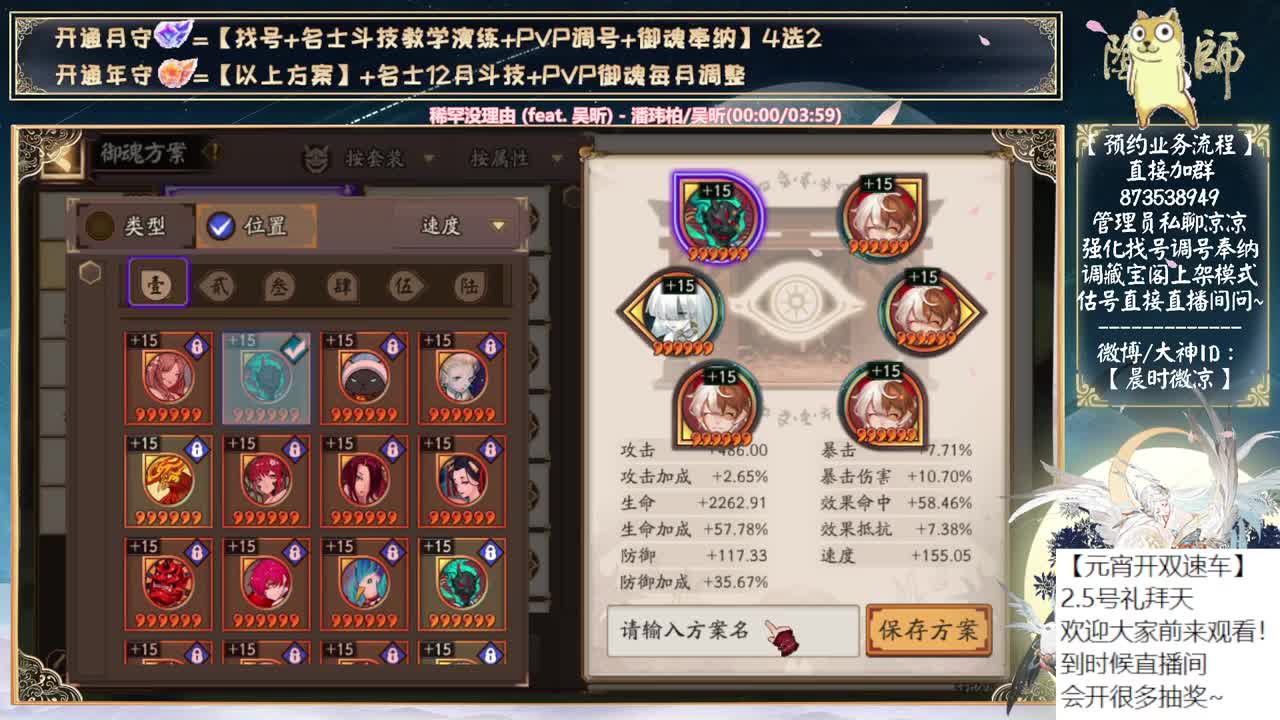1280x720 pixels.
Task: Click the demon mask icon in the header
Action: [315, 157]
